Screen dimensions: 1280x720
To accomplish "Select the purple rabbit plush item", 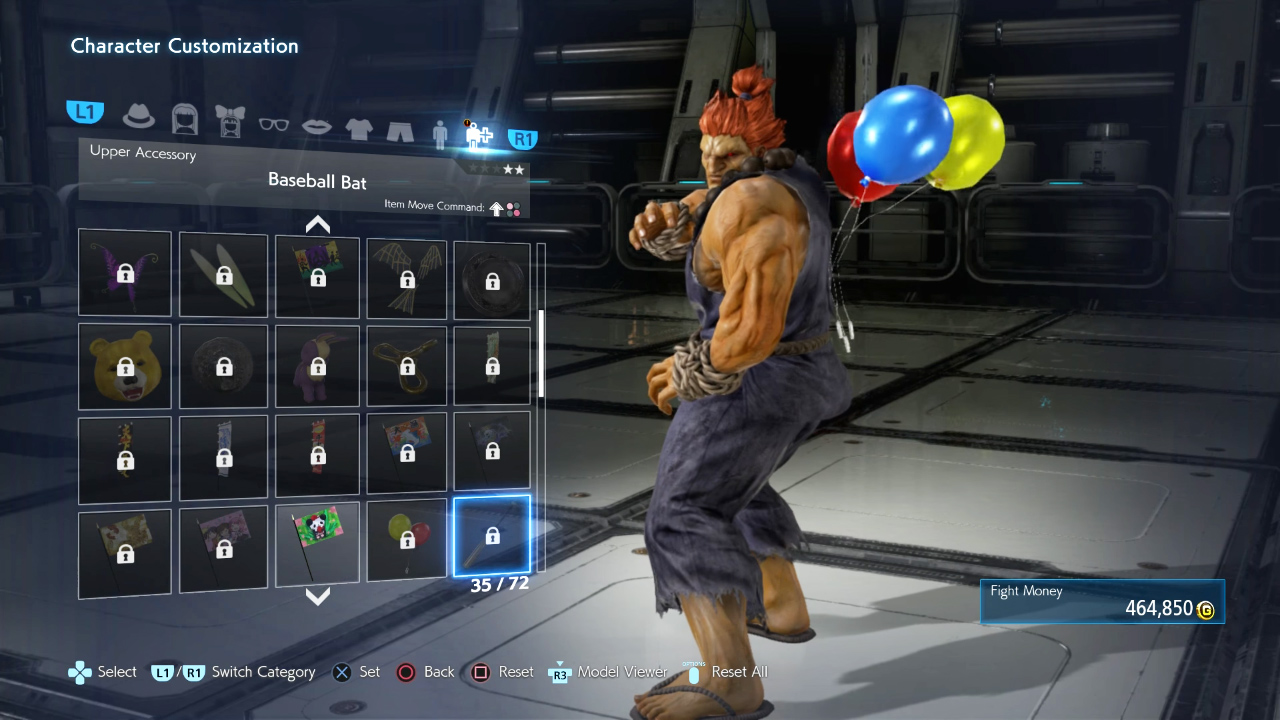I will point(317,367).
